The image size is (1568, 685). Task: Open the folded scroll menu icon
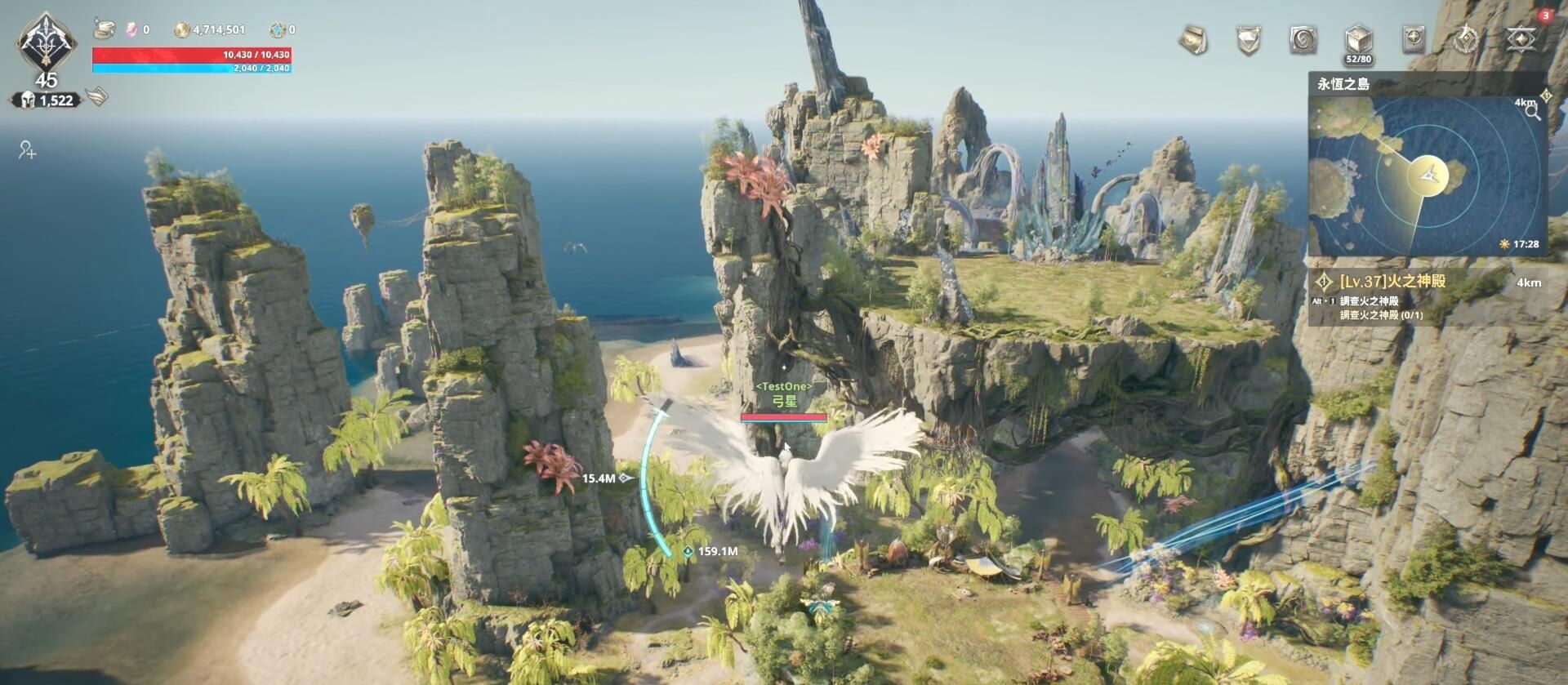click(1193, 39)
